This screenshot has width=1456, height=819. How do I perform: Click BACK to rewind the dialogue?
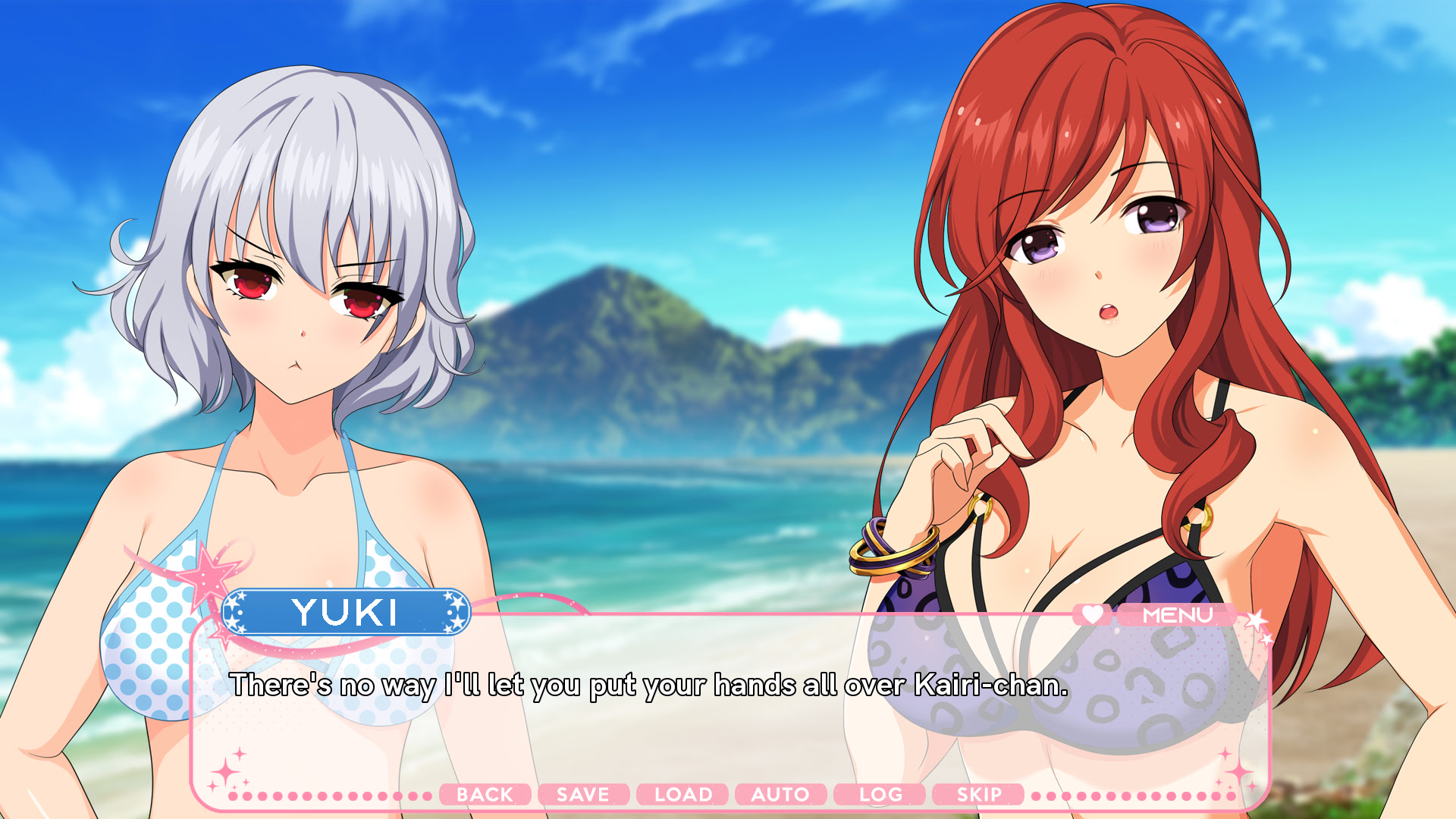click(486, 795)
